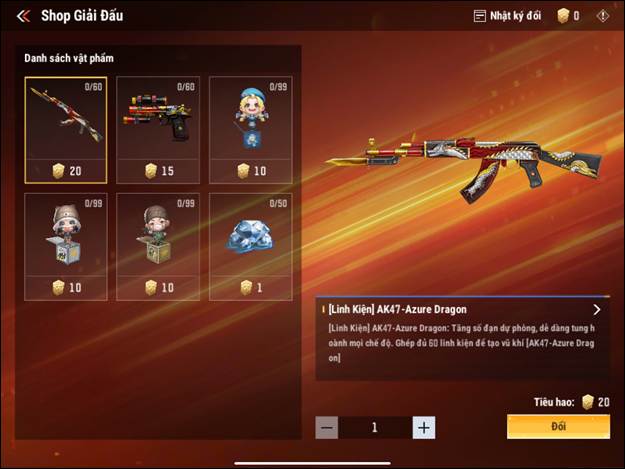Increase exchange quantity with plus button

pos(424,428)
